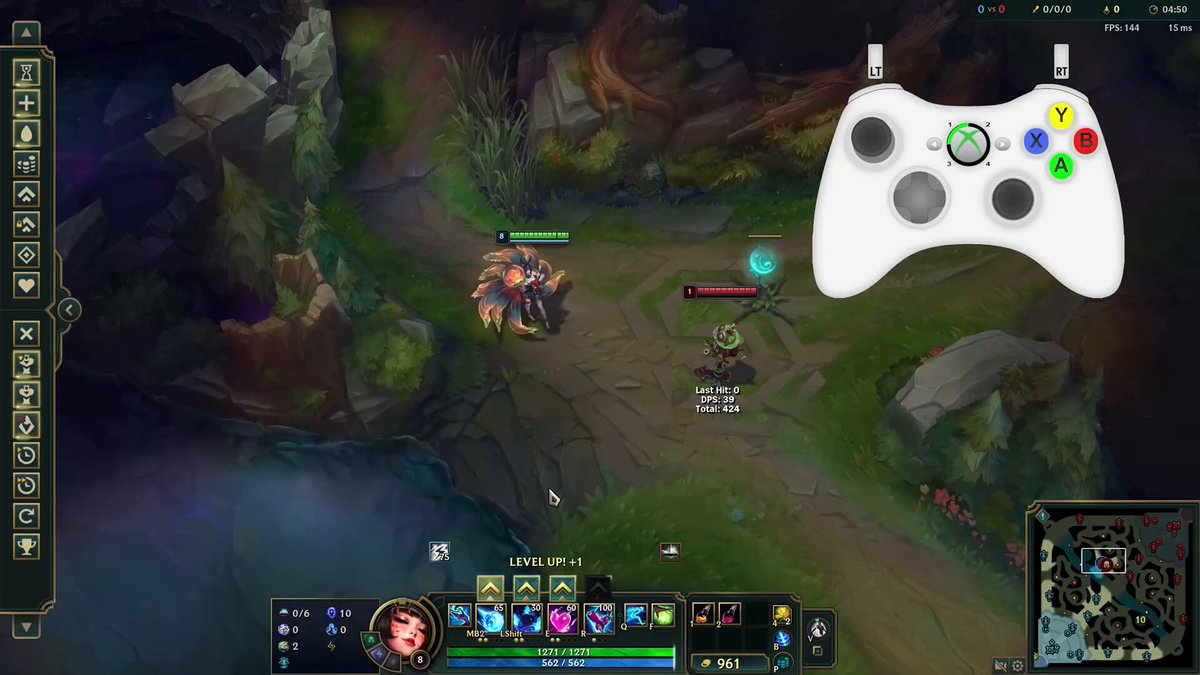Click the trophy icon in practice tool panel
Viewport: 1200px width, 675px height.
coord(27,545)
